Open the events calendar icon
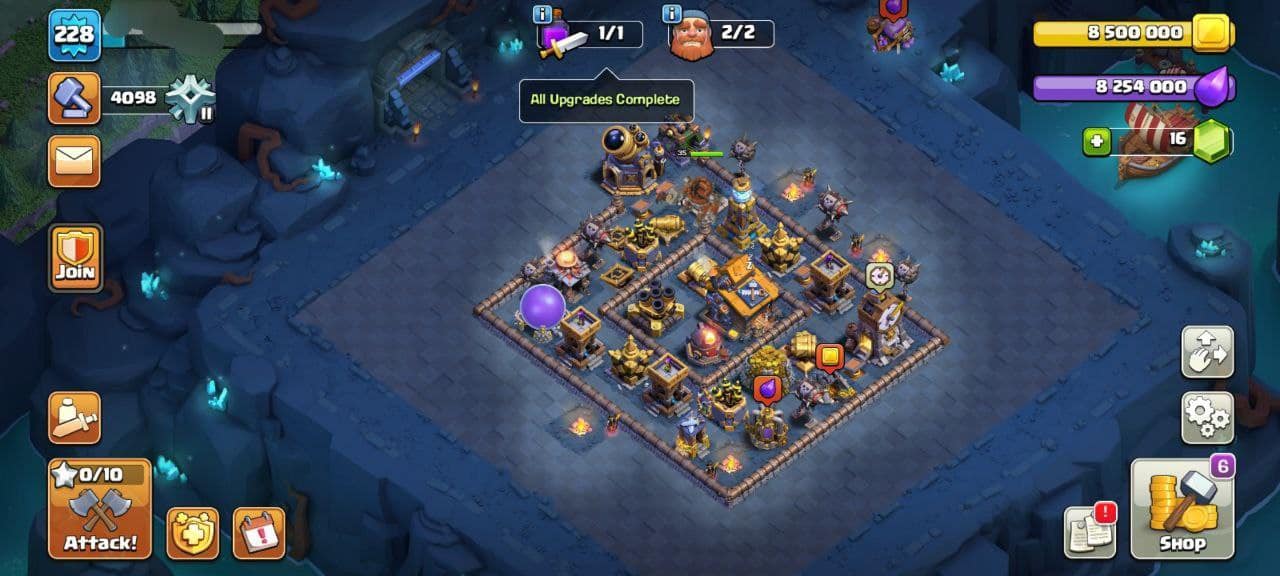 (259, 533)
